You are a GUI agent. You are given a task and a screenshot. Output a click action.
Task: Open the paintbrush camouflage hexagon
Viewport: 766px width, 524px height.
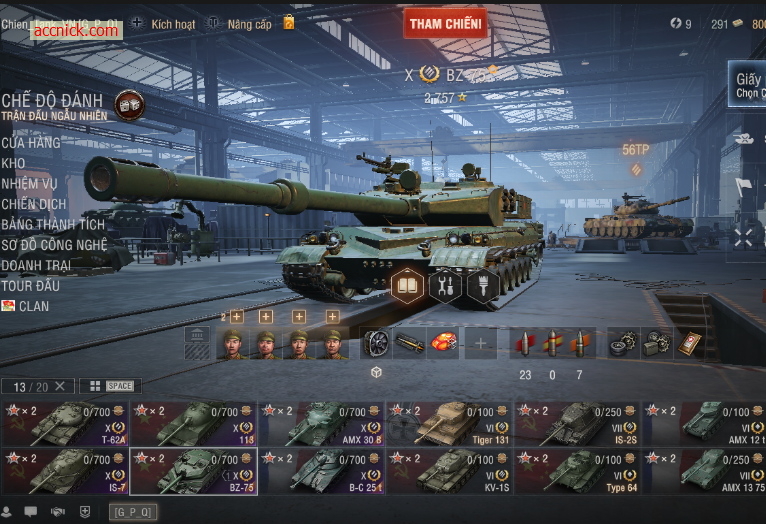482,285
